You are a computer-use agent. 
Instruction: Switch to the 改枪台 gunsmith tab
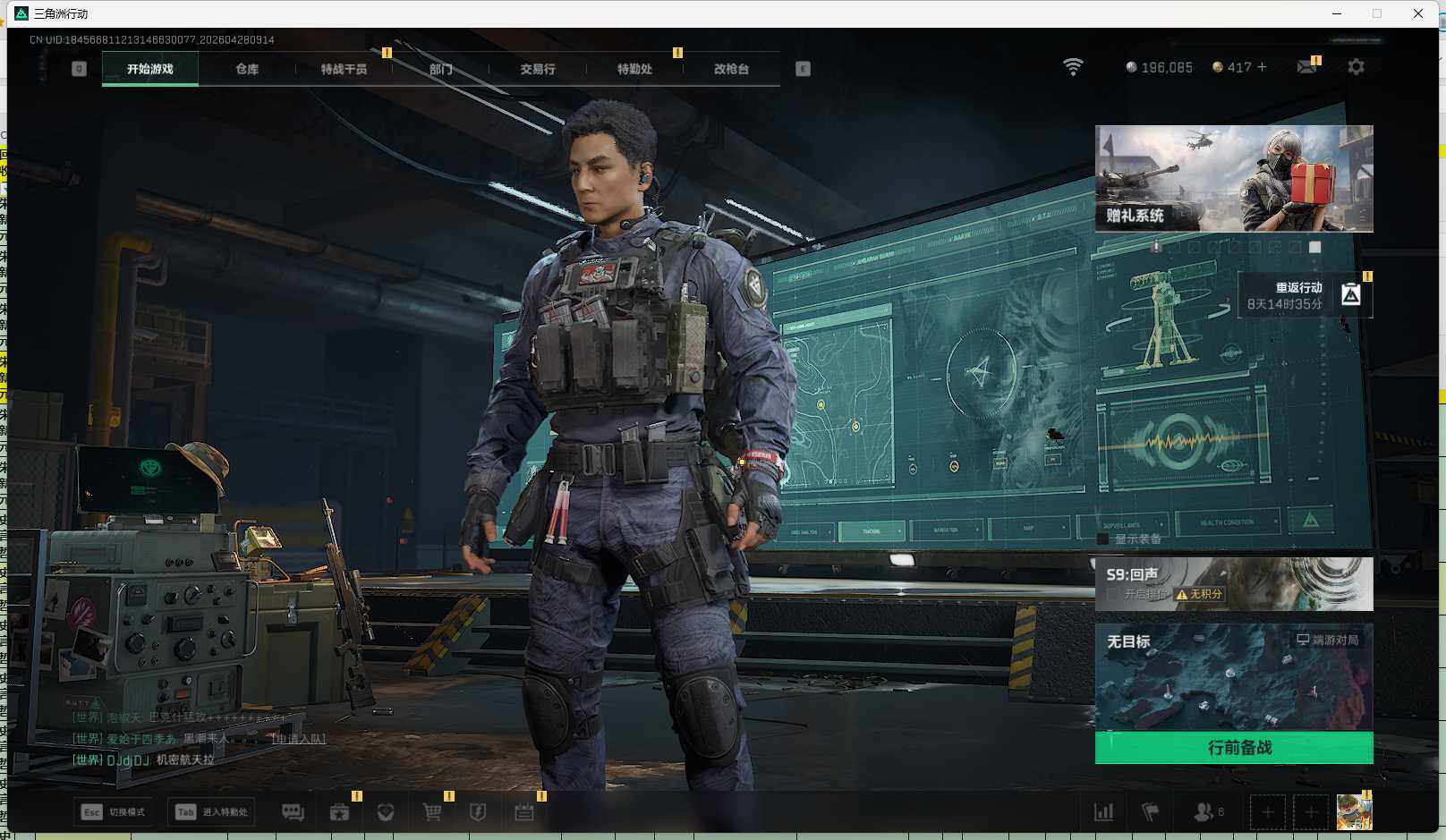coord(731,69)
